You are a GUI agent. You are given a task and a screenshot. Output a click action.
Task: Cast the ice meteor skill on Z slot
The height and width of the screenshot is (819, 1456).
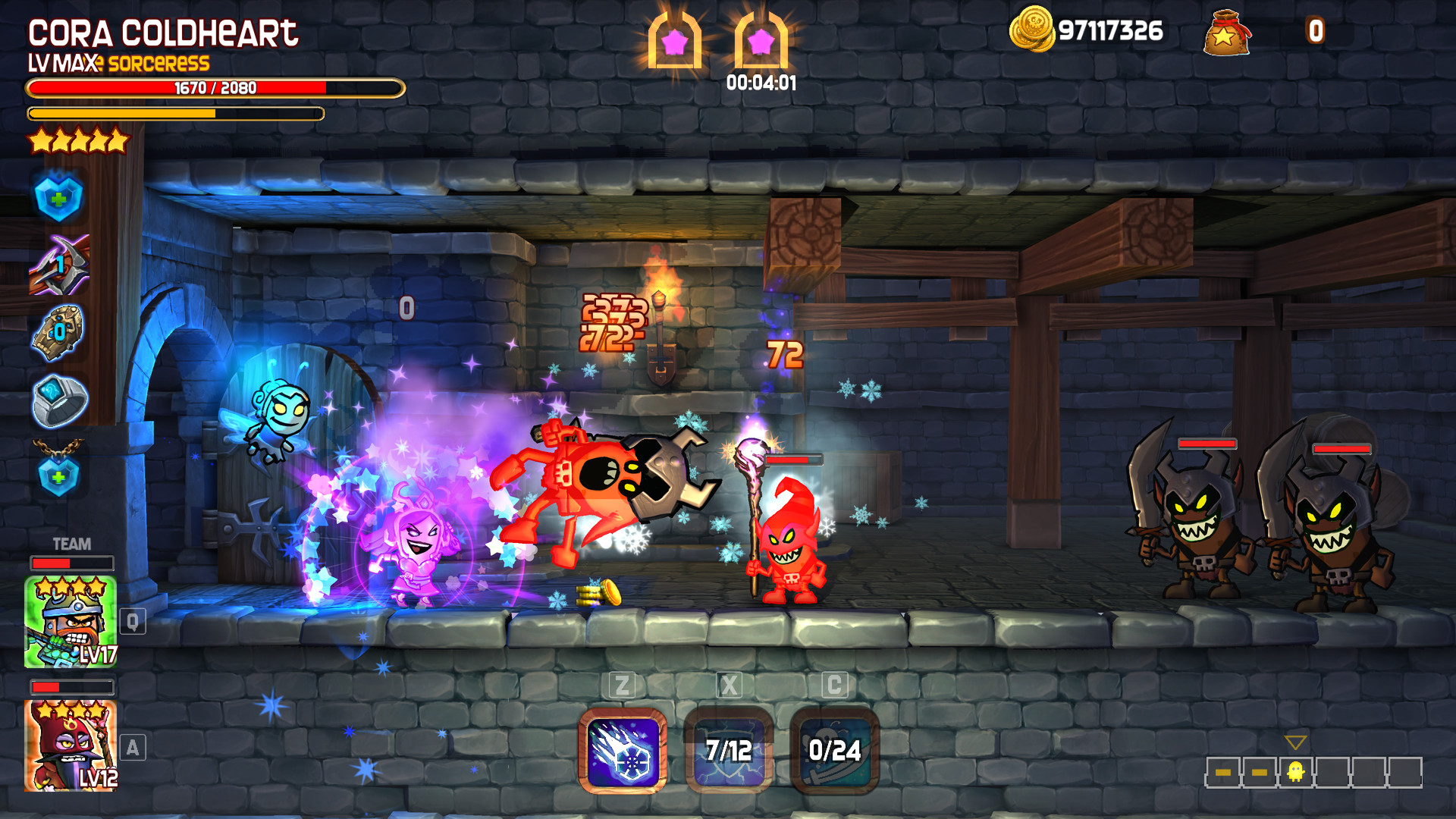[x=622, y=751]
